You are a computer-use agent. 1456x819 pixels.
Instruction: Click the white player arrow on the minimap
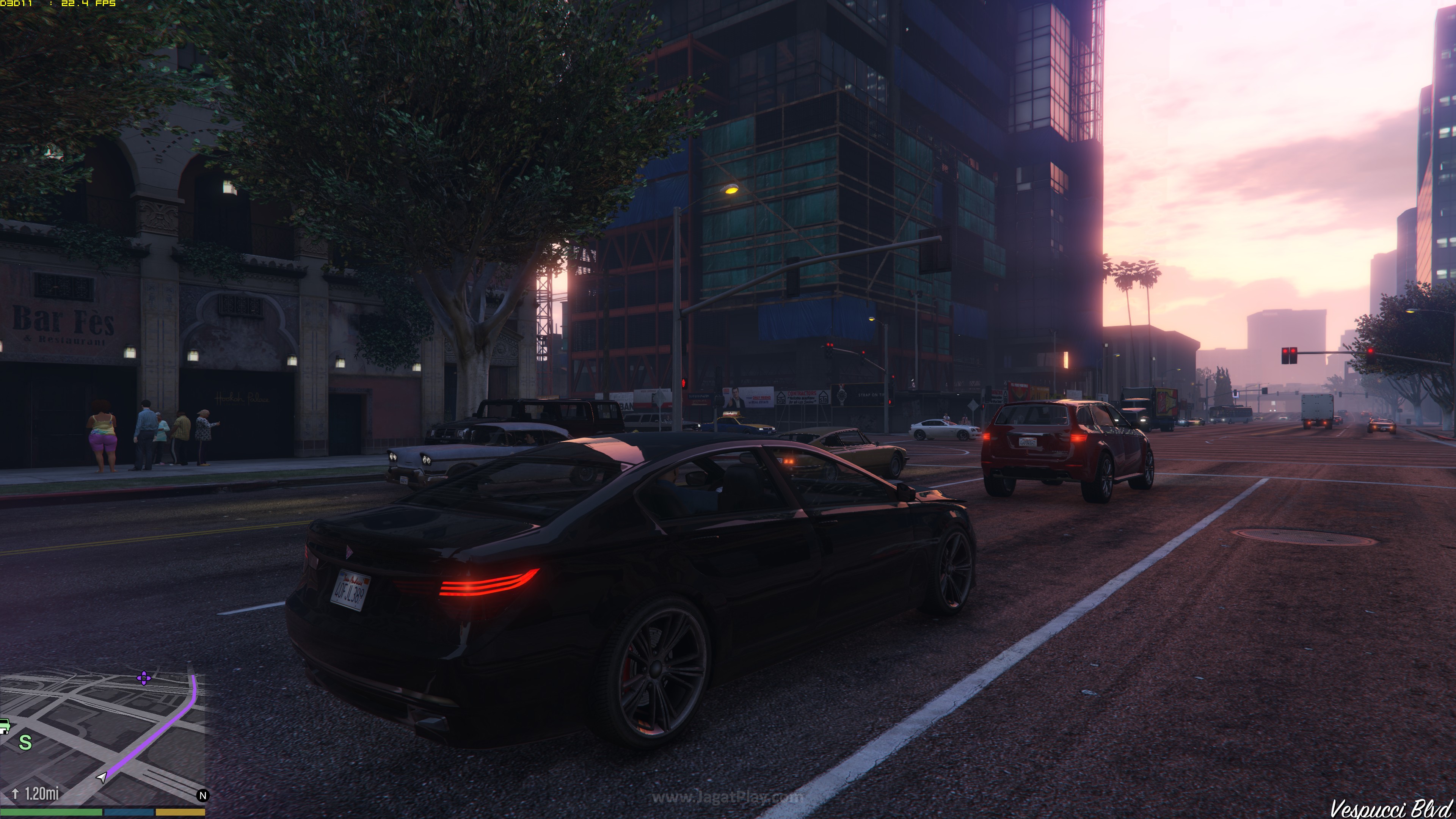(x=102, y=777)
